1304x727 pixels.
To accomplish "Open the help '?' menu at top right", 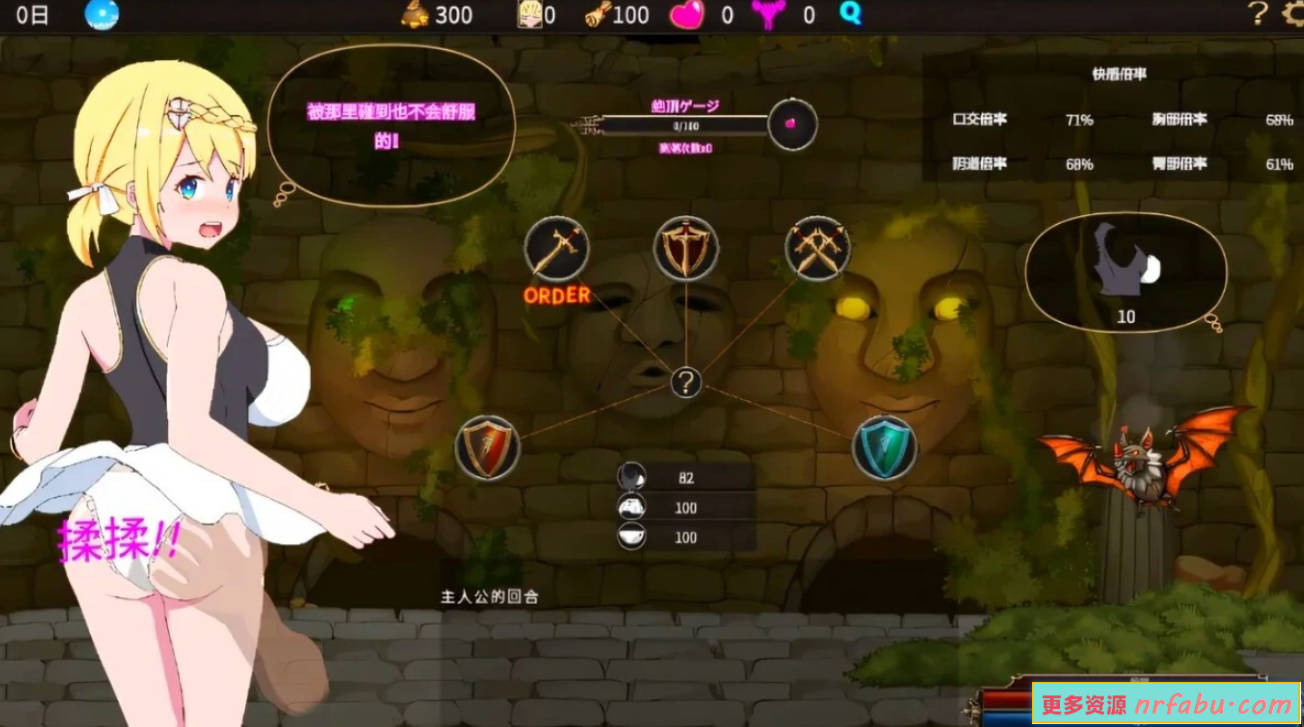I will point(1256,15).
